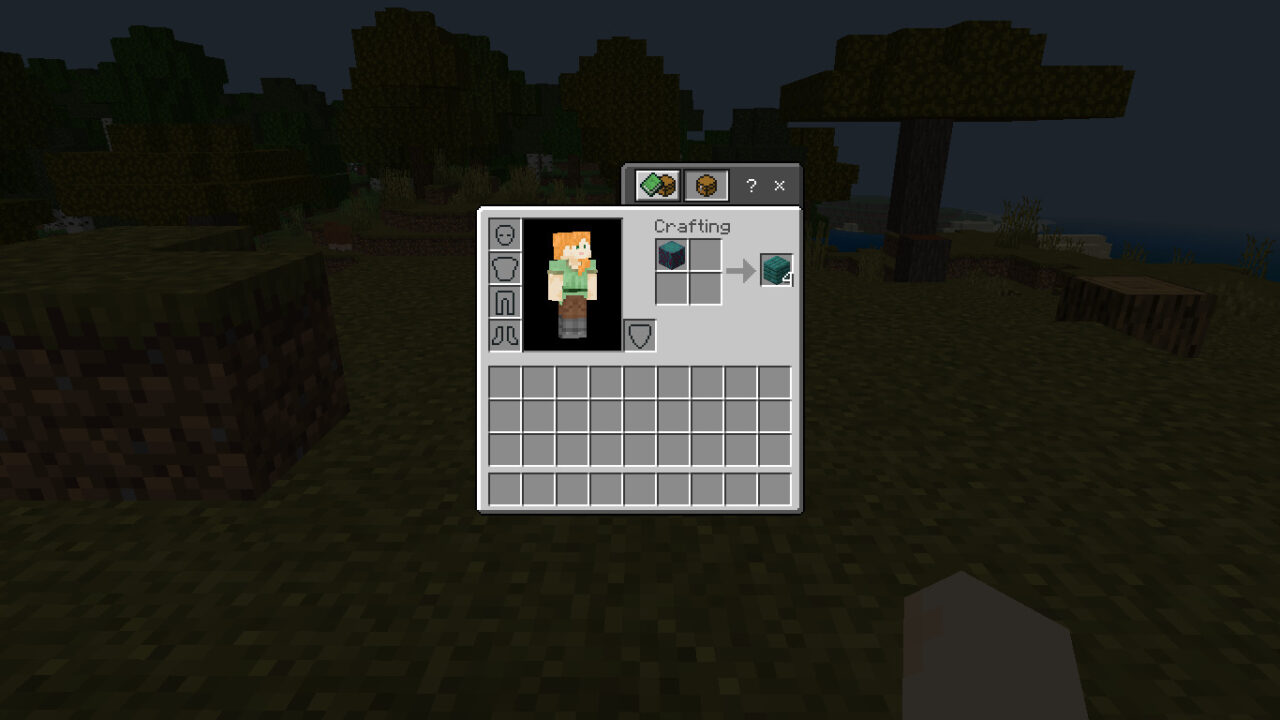Select the boots armor slot icon
Viewport: 1280px width, 720px height.
(505, 335)
